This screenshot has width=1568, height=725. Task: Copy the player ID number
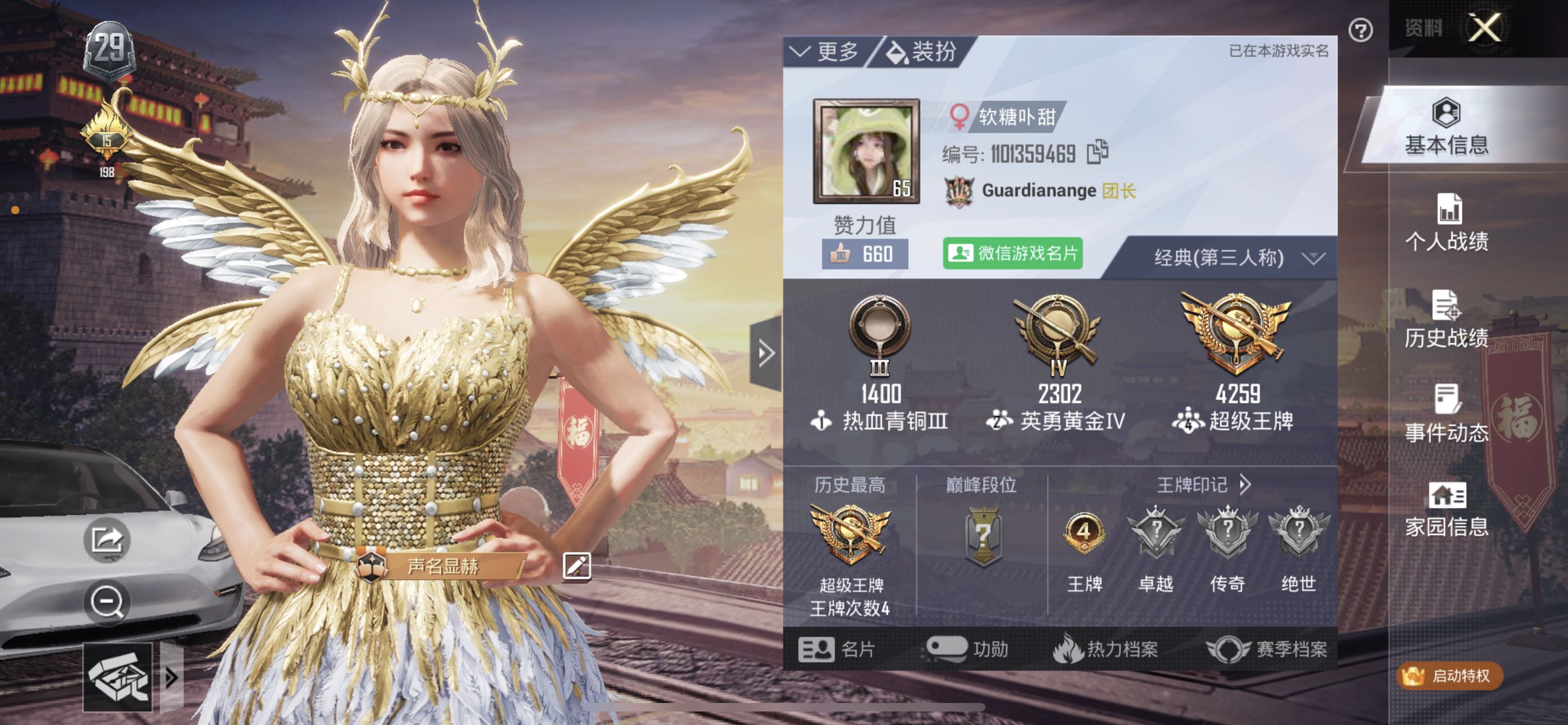[1097, 152]
